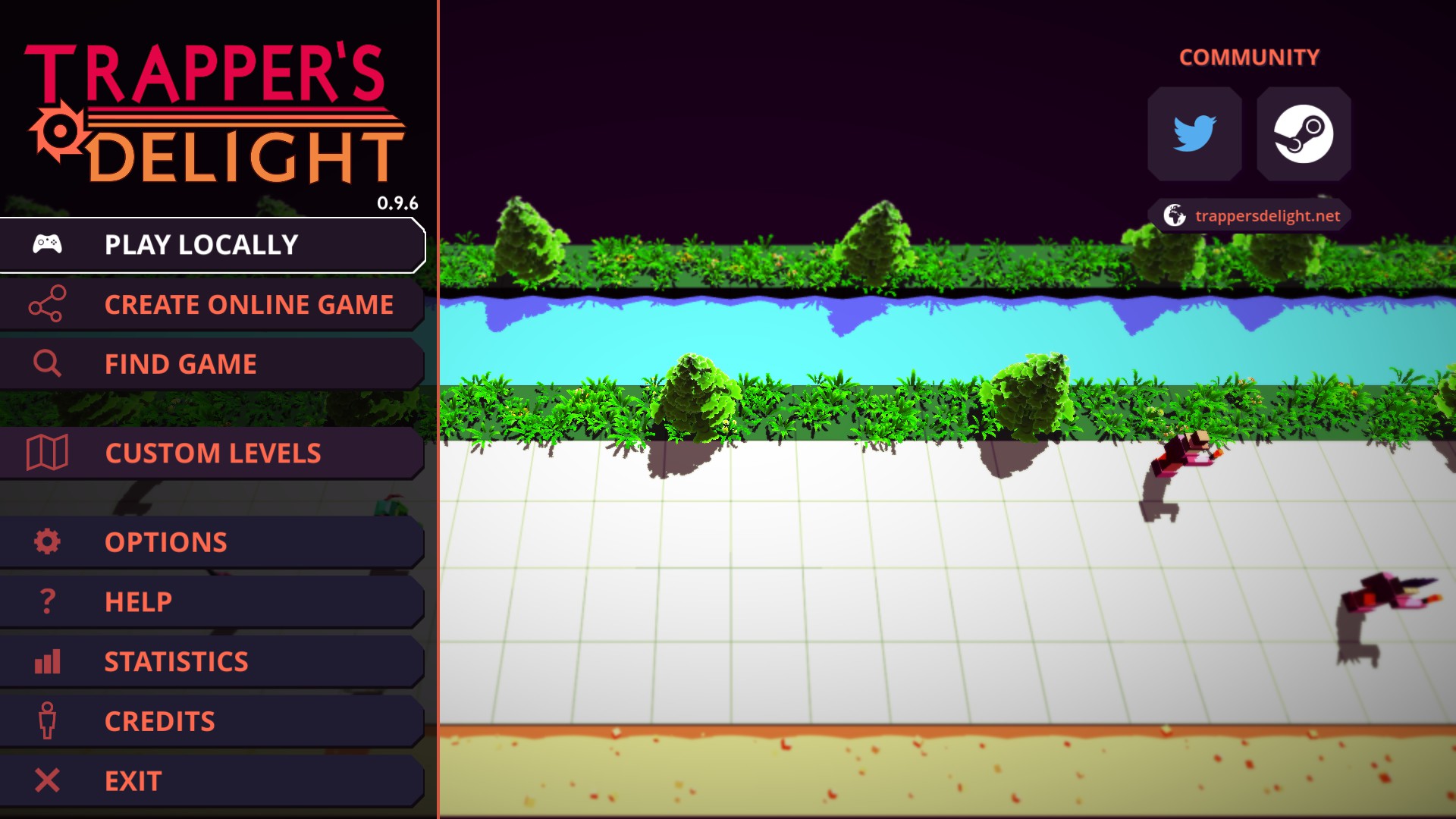
Task: Click the person icon next to Credits
Action: click(x=48, y=720)
